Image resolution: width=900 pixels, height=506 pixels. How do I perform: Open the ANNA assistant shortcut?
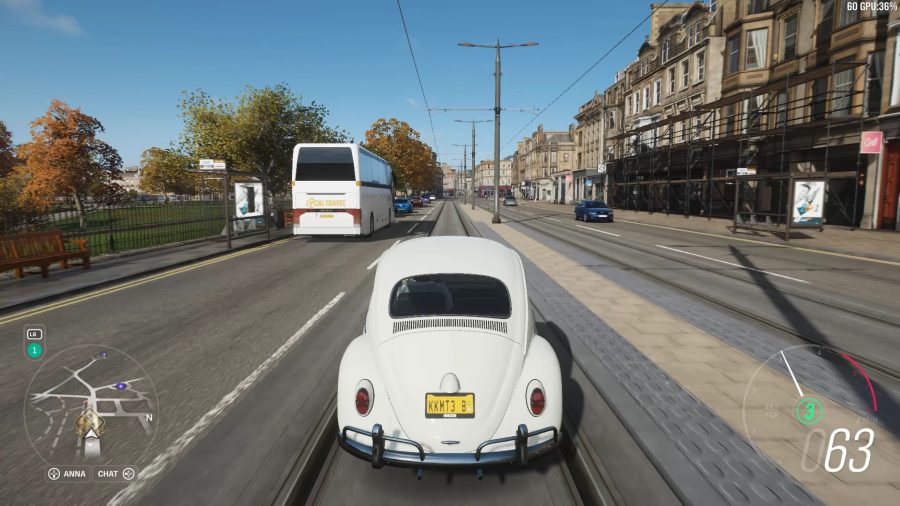tap(68, 473)
